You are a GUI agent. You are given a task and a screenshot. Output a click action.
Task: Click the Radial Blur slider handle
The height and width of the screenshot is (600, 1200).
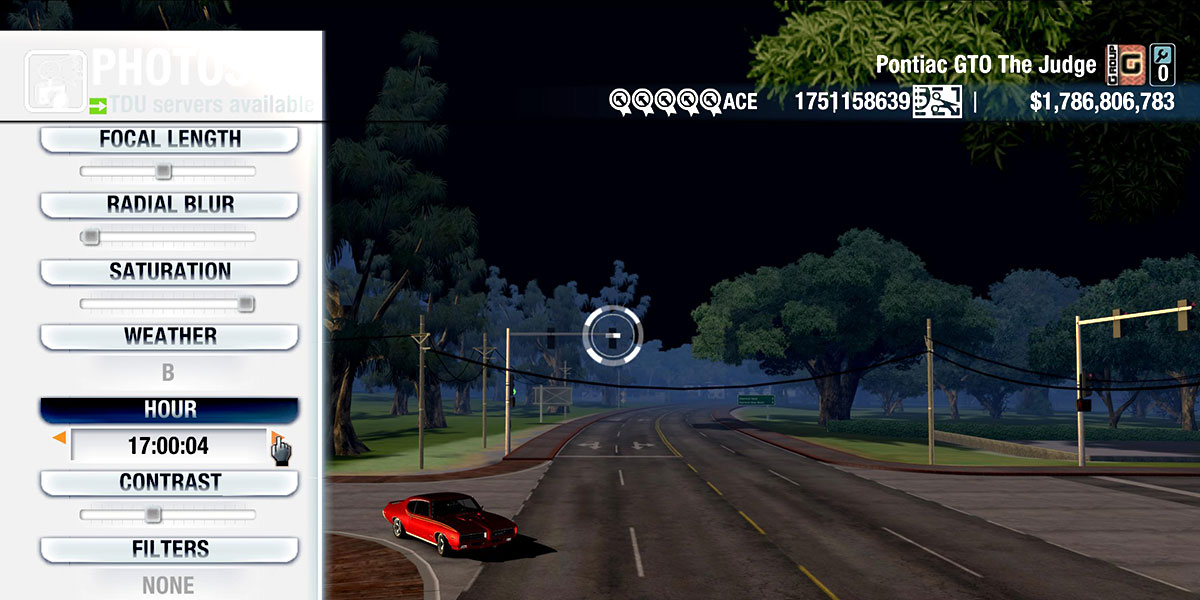point(91,237)
